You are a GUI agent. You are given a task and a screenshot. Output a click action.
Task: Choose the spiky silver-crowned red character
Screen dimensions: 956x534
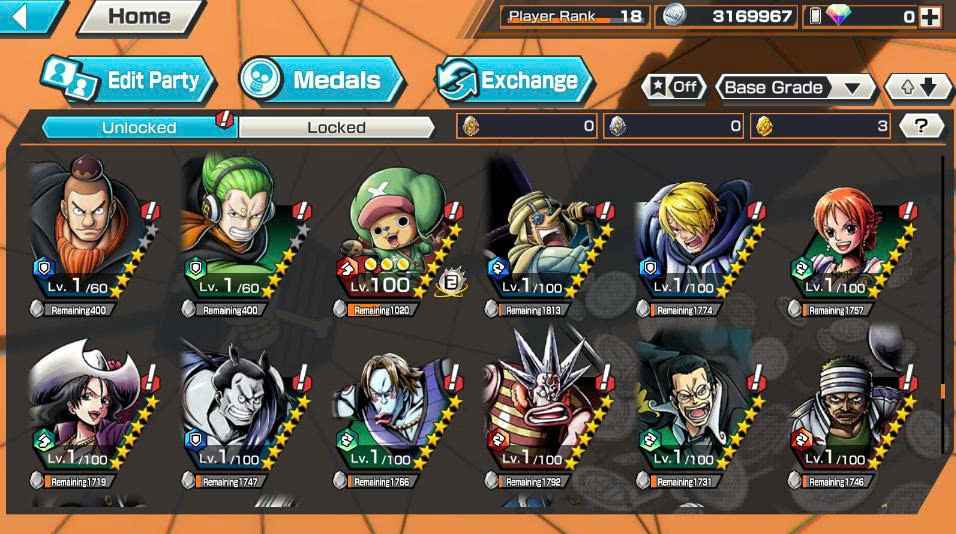[546, 408]
